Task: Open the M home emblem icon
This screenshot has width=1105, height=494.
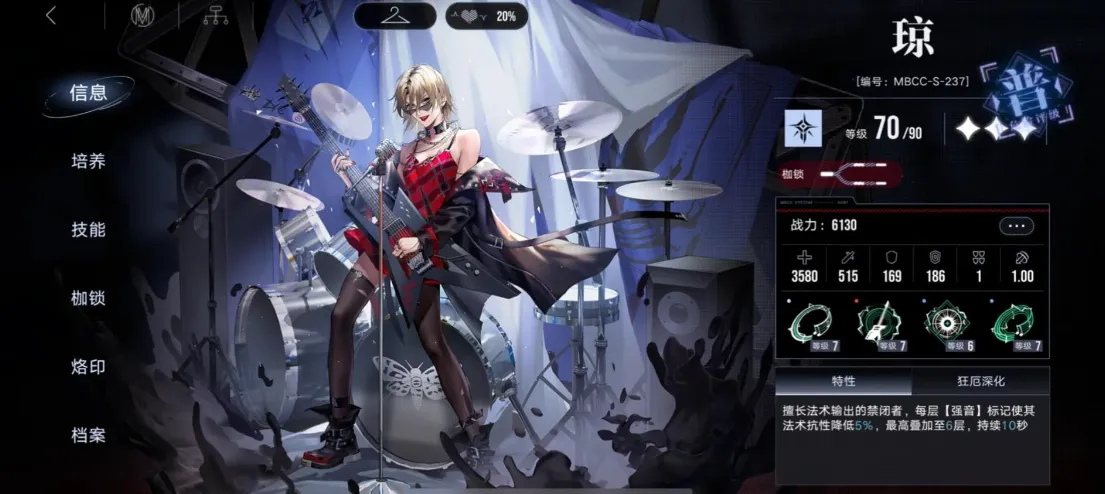Action: click(145, 16)
